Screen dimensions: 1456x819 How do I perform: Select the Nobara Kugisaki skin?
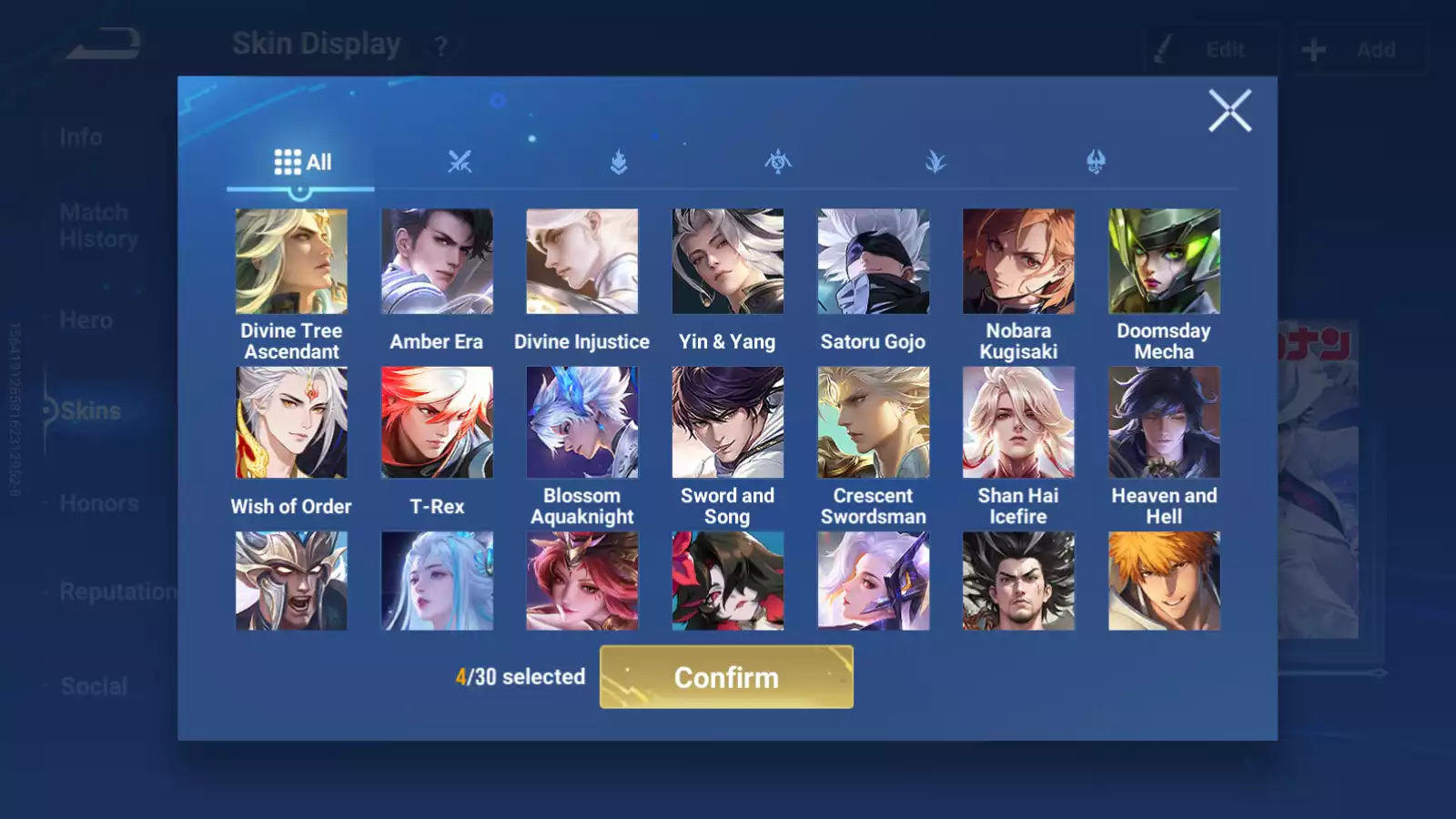pos(1018,262)
